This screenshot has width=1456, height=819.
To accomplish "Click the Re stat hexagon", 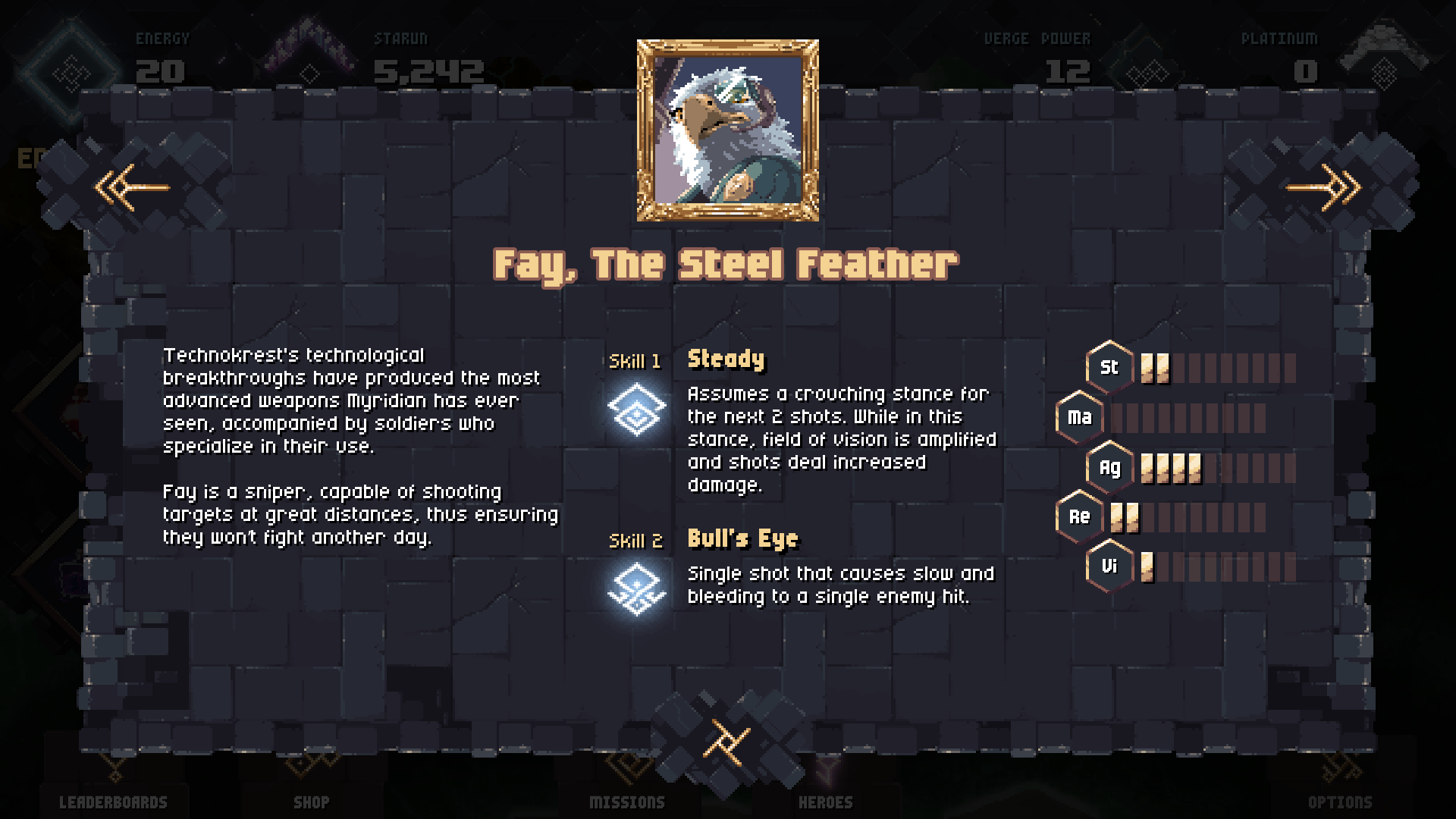I will tap(1079, 516).
